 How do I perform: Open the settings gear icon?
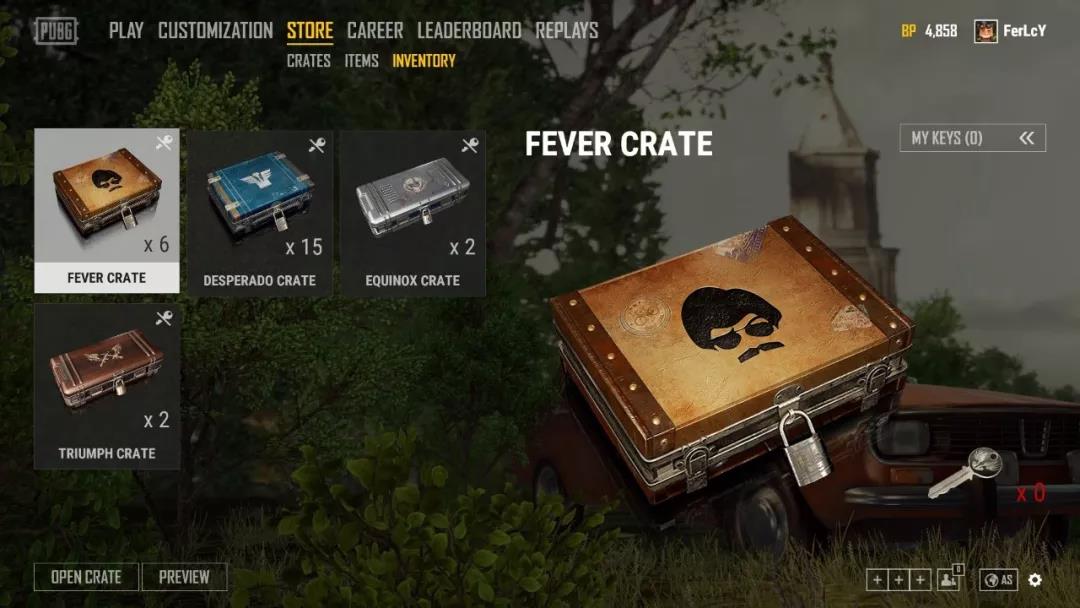point(1035,580)
